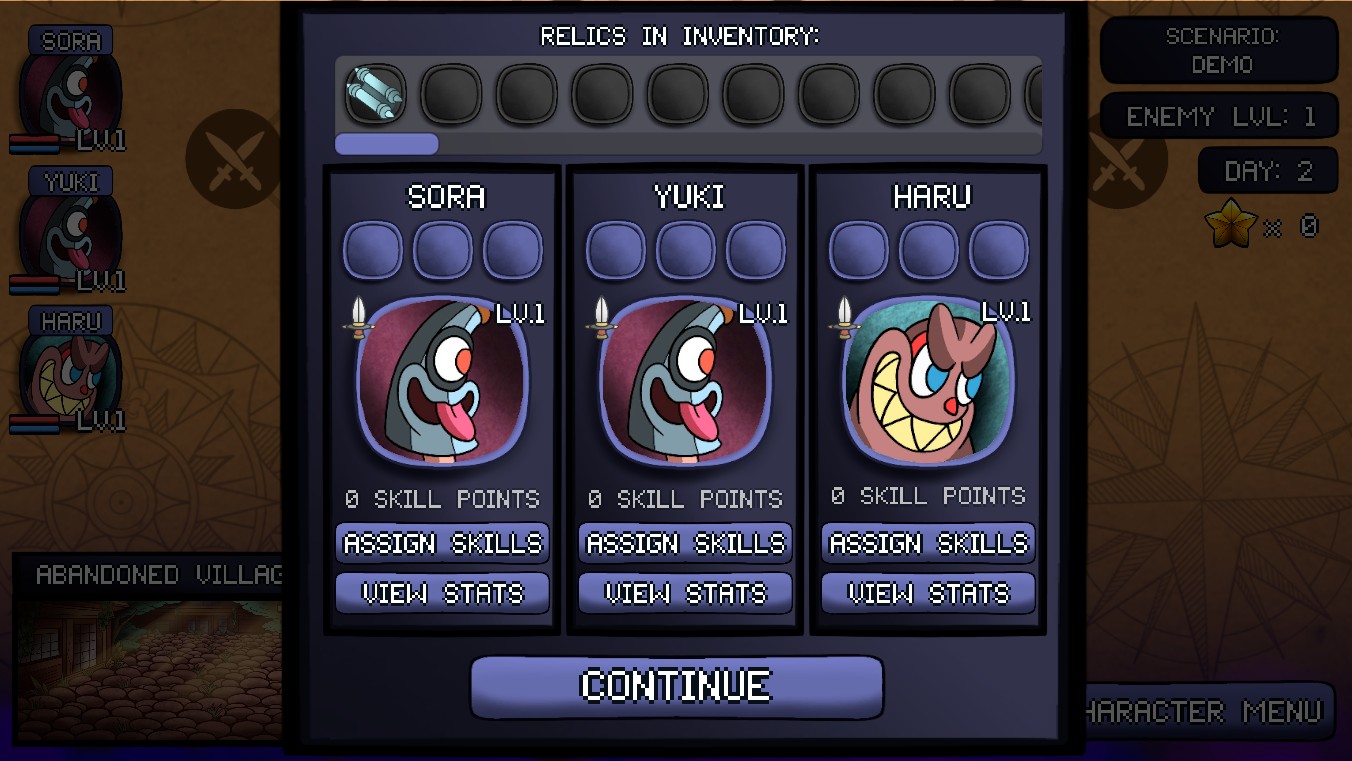The width and height of the screenshot is (1352, 761).
Task: Open Haru's Assign Skills screen
Action: (928, 544)
